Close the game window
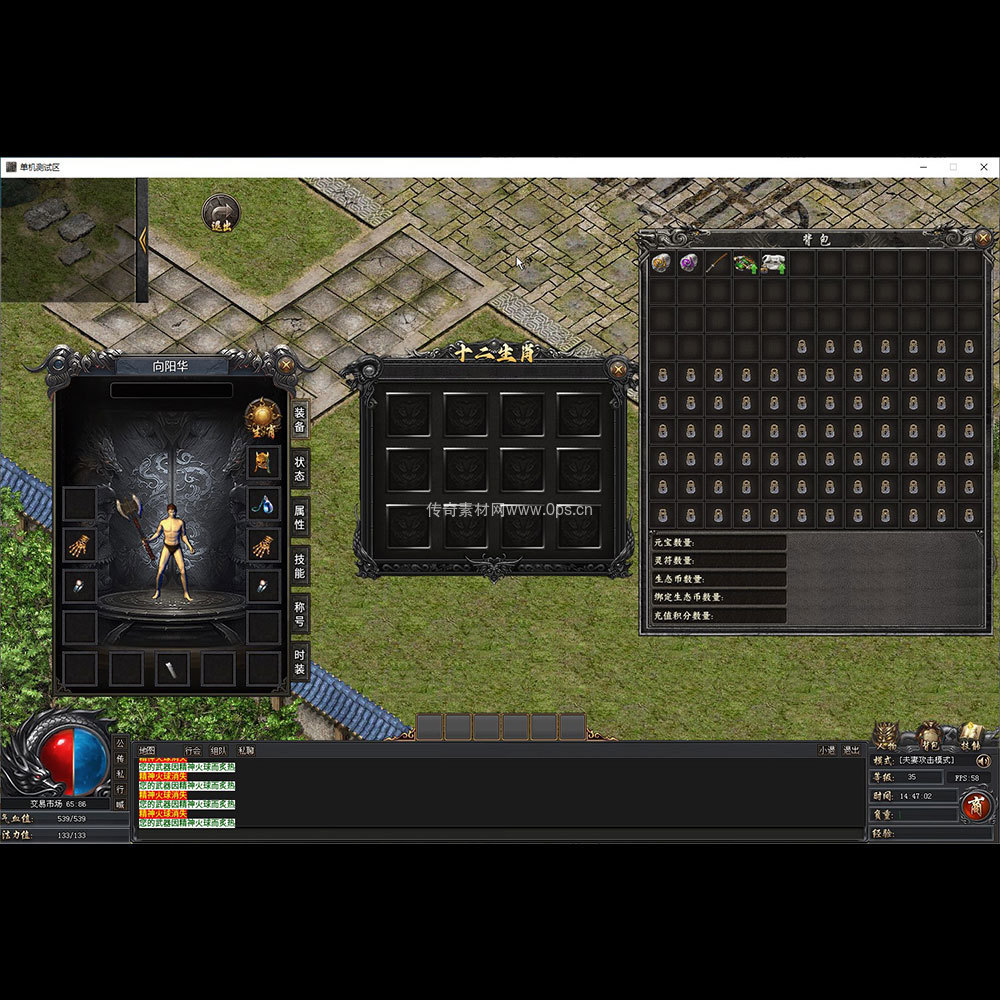The height and width of the screenshot is (1000, 1000). coord(983,167)
